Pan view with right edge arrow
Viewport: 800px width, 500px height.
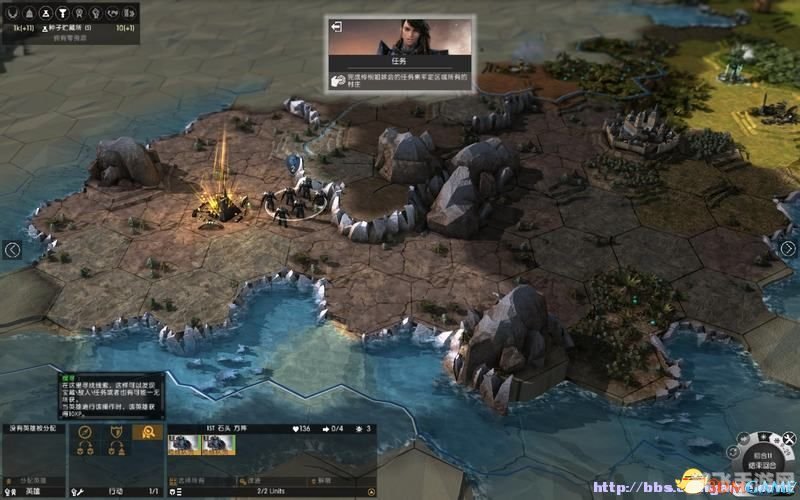787,249
